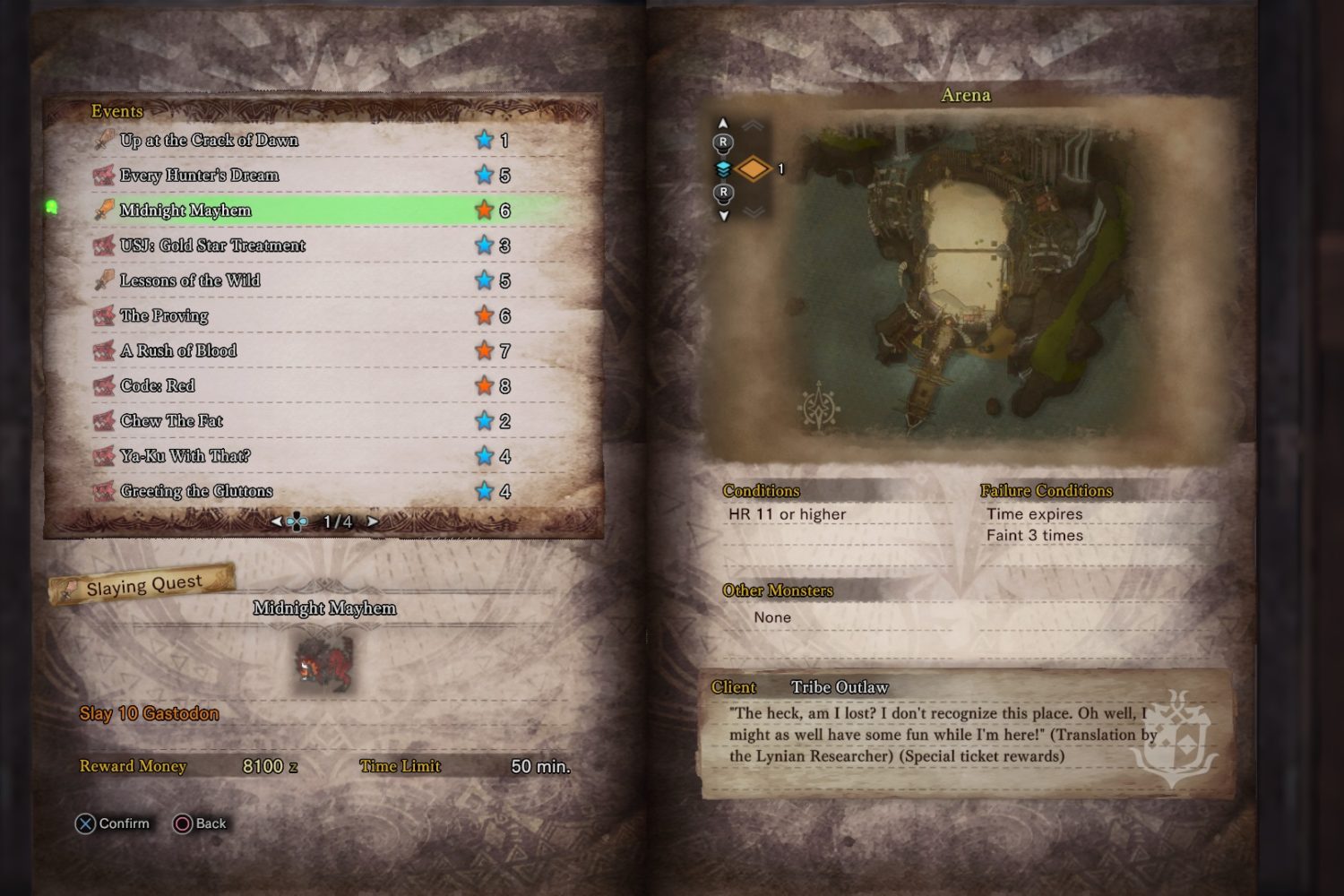
Task: Pick the USJ: Gold Star Treatment quest
Action: [212, 246]
